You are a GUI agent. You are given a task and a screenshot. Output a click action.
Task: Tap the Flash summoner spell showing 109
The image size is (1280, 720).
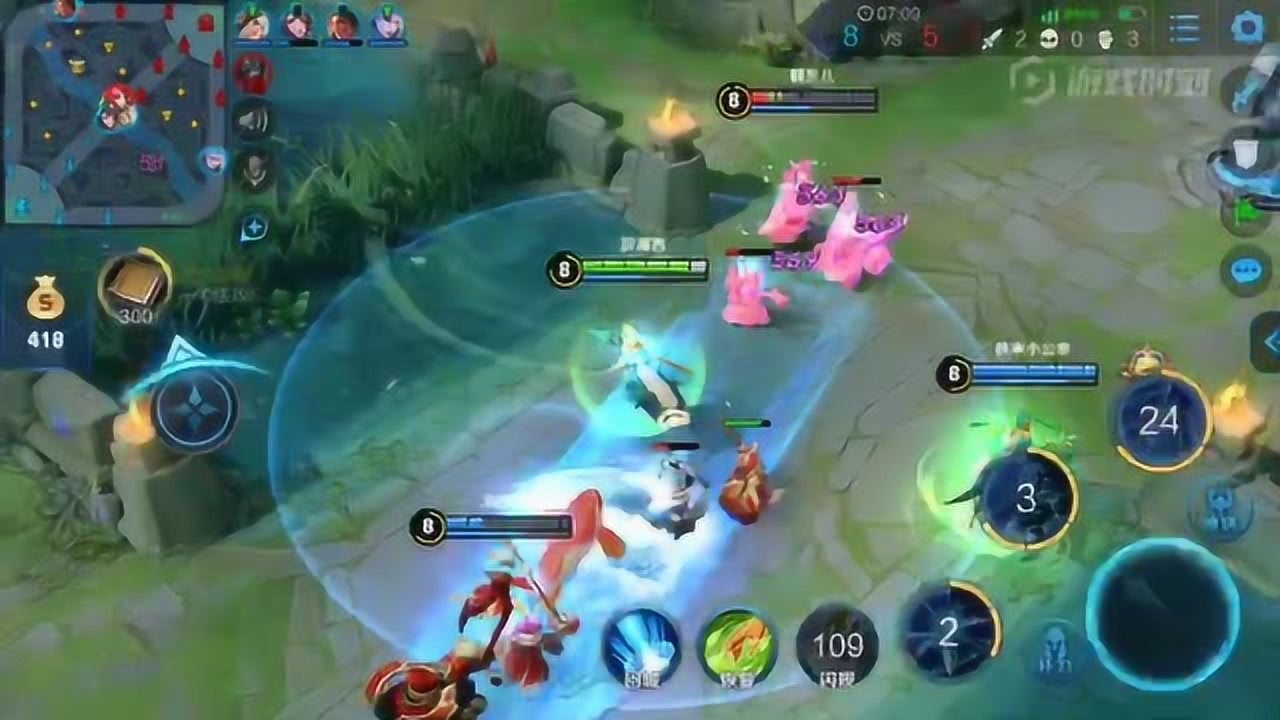click(x=837, y=645)
